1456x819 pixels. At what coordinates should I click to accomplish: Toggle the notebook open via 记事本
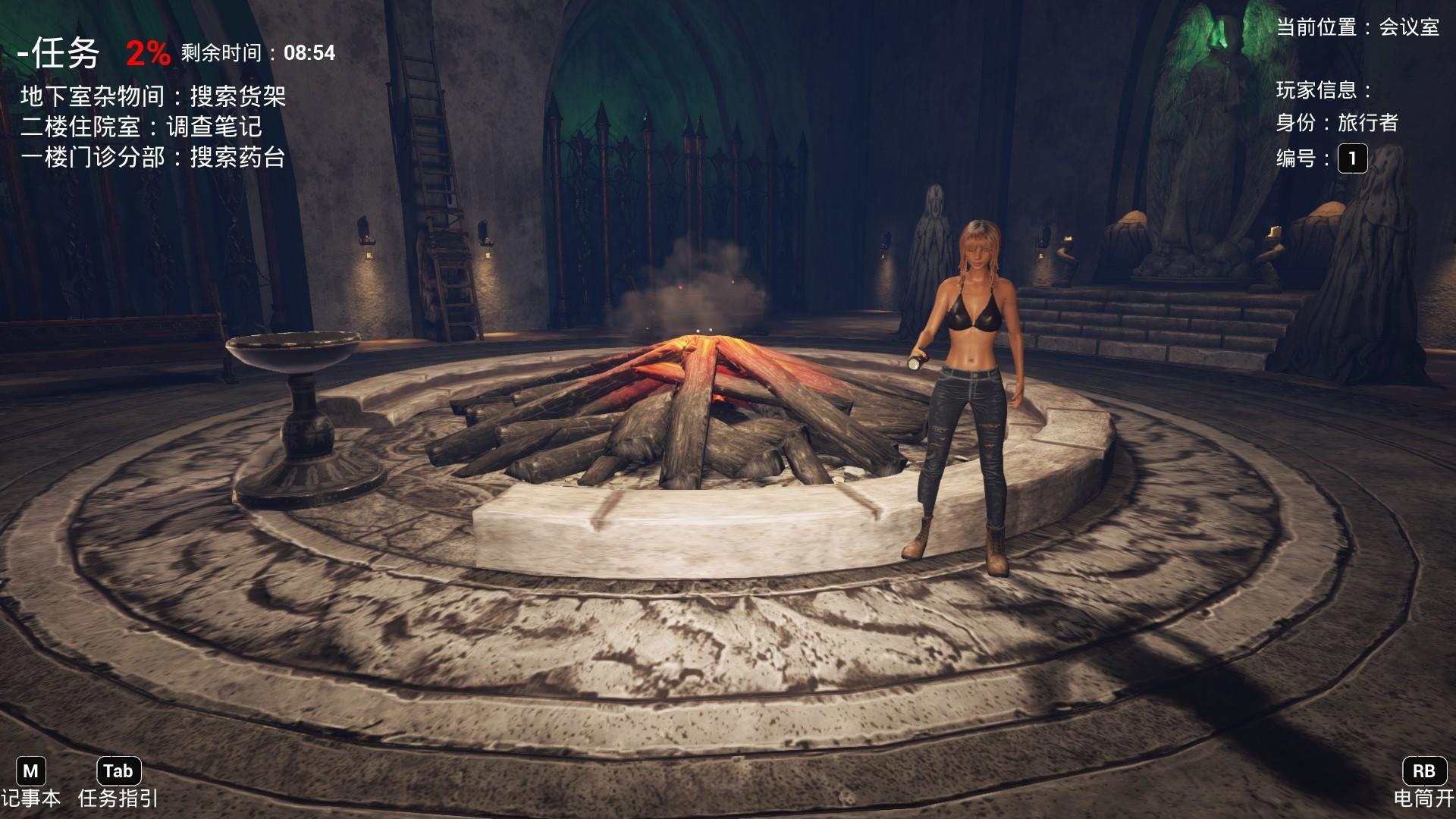[31, 798]
